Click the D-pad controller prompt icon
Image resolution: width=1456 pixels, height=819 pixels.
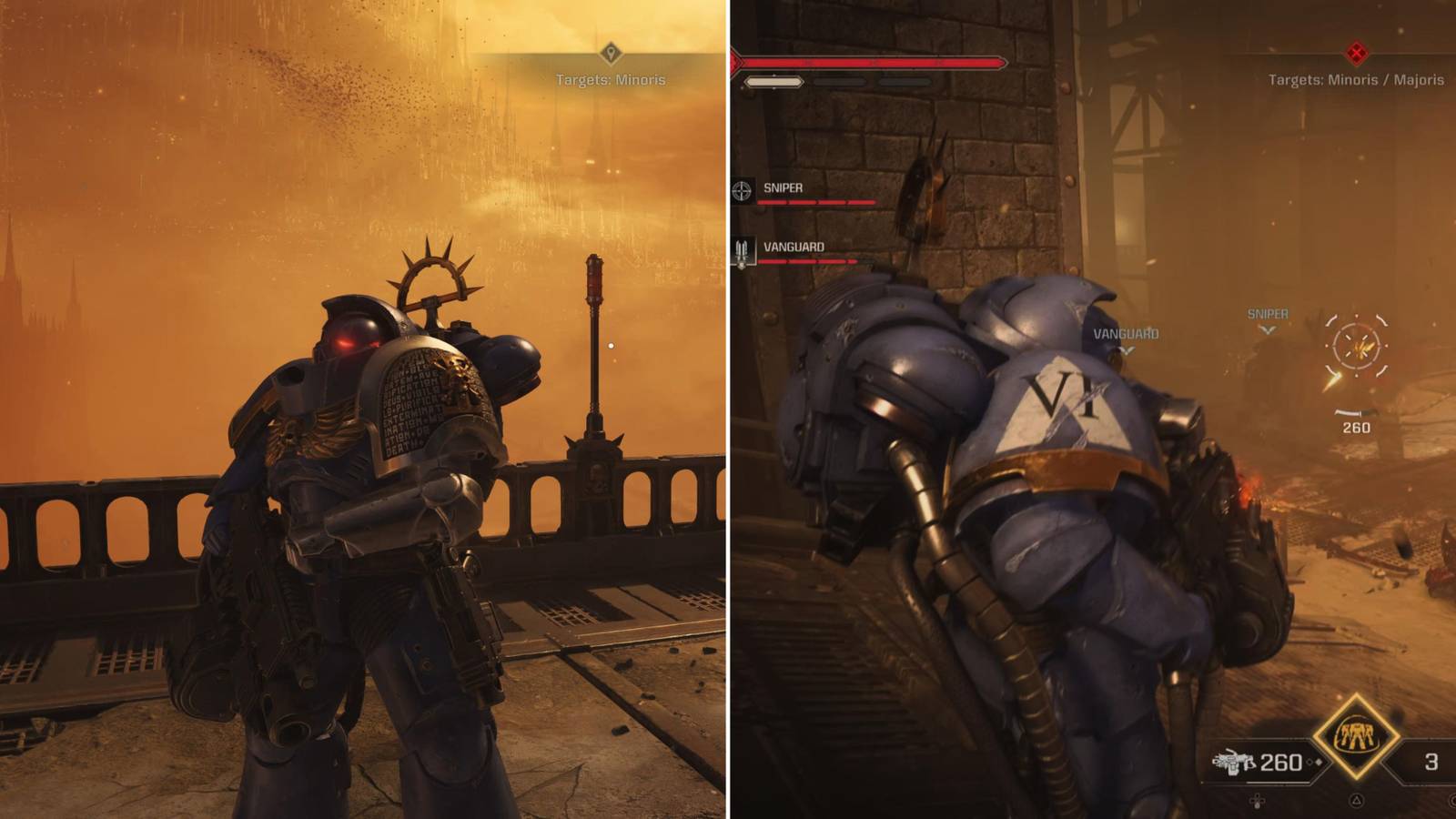pyautogui.click(x=1258, y=802)
